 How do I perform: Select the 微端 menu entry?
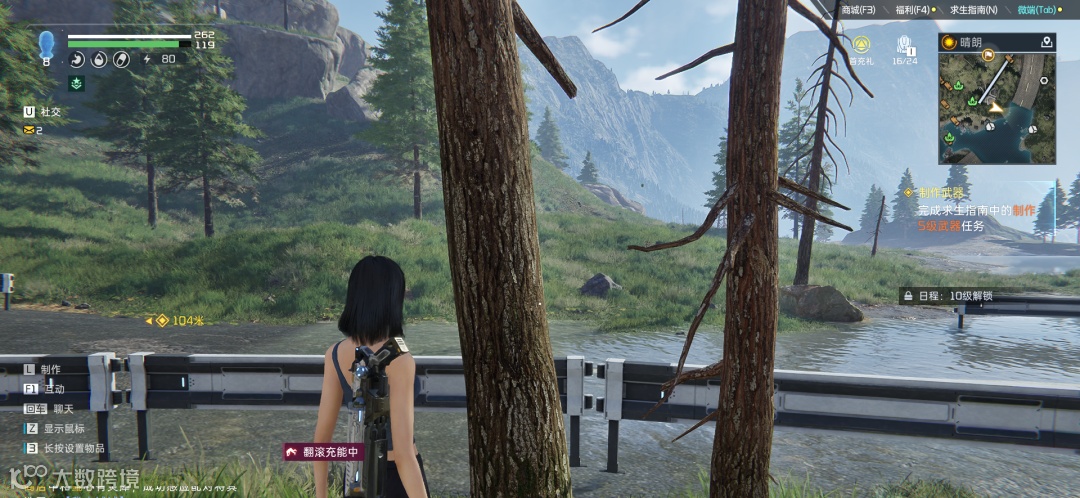pos(1036,9)
